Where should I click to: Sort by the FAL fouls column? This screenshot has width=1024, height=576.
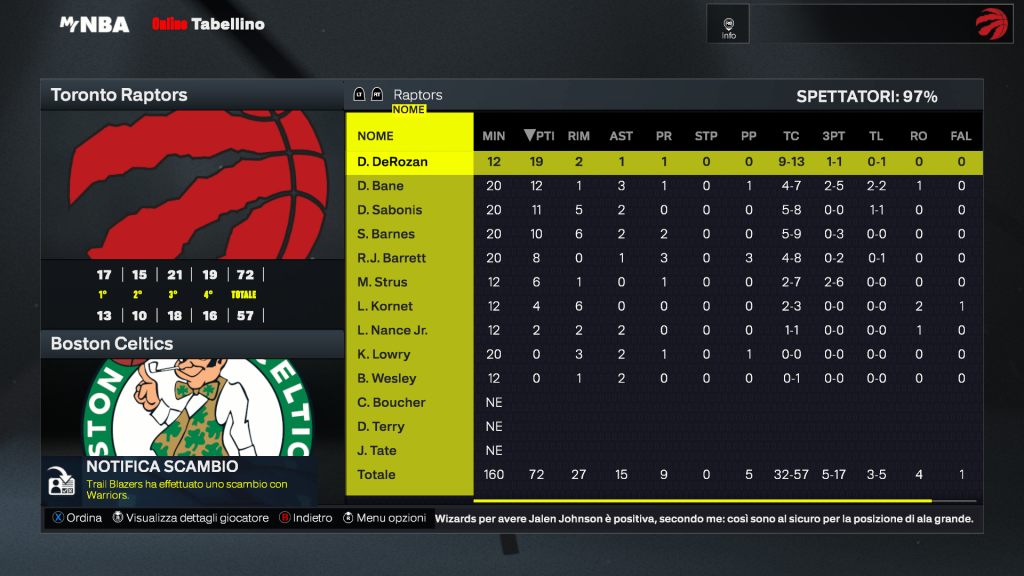pos(961,136)
